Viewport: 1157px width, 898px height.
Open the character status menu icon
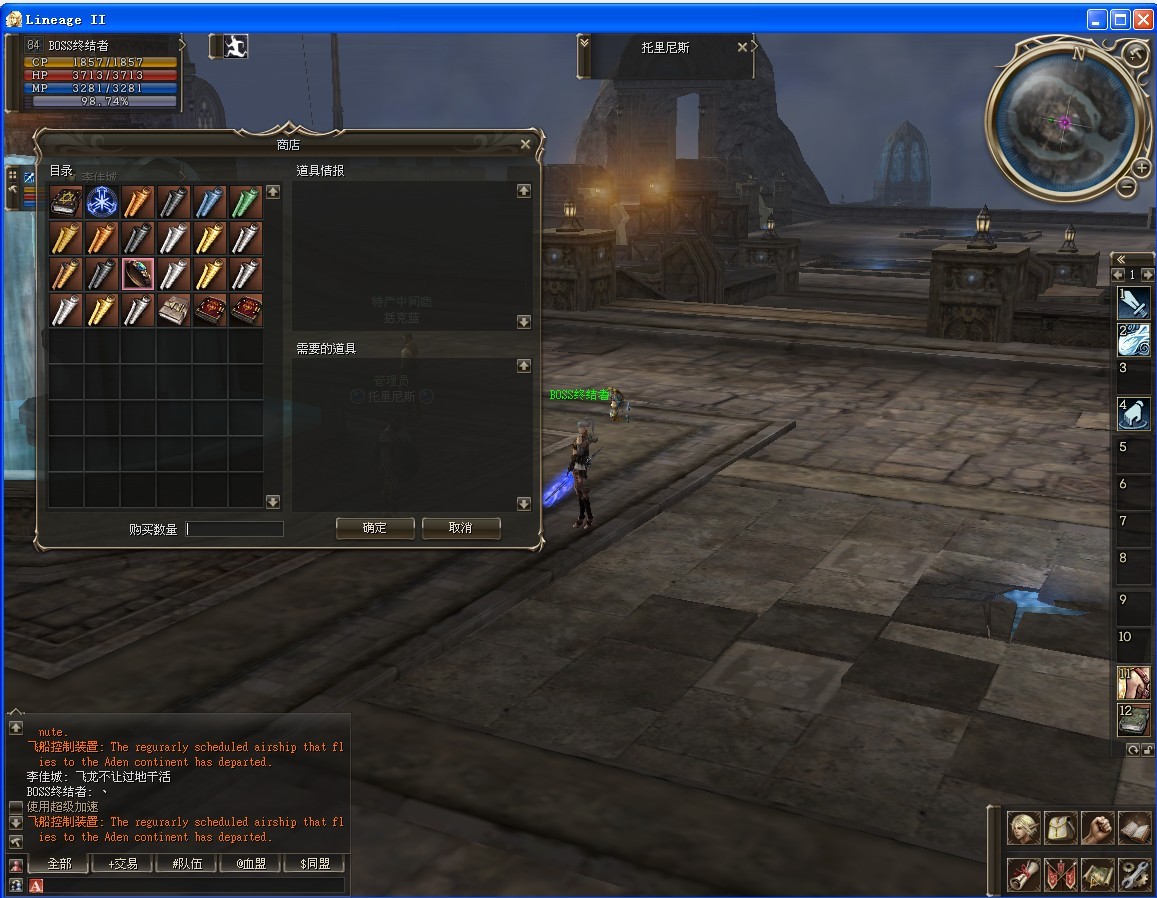pyautogui.click(x=1023, y=828)
